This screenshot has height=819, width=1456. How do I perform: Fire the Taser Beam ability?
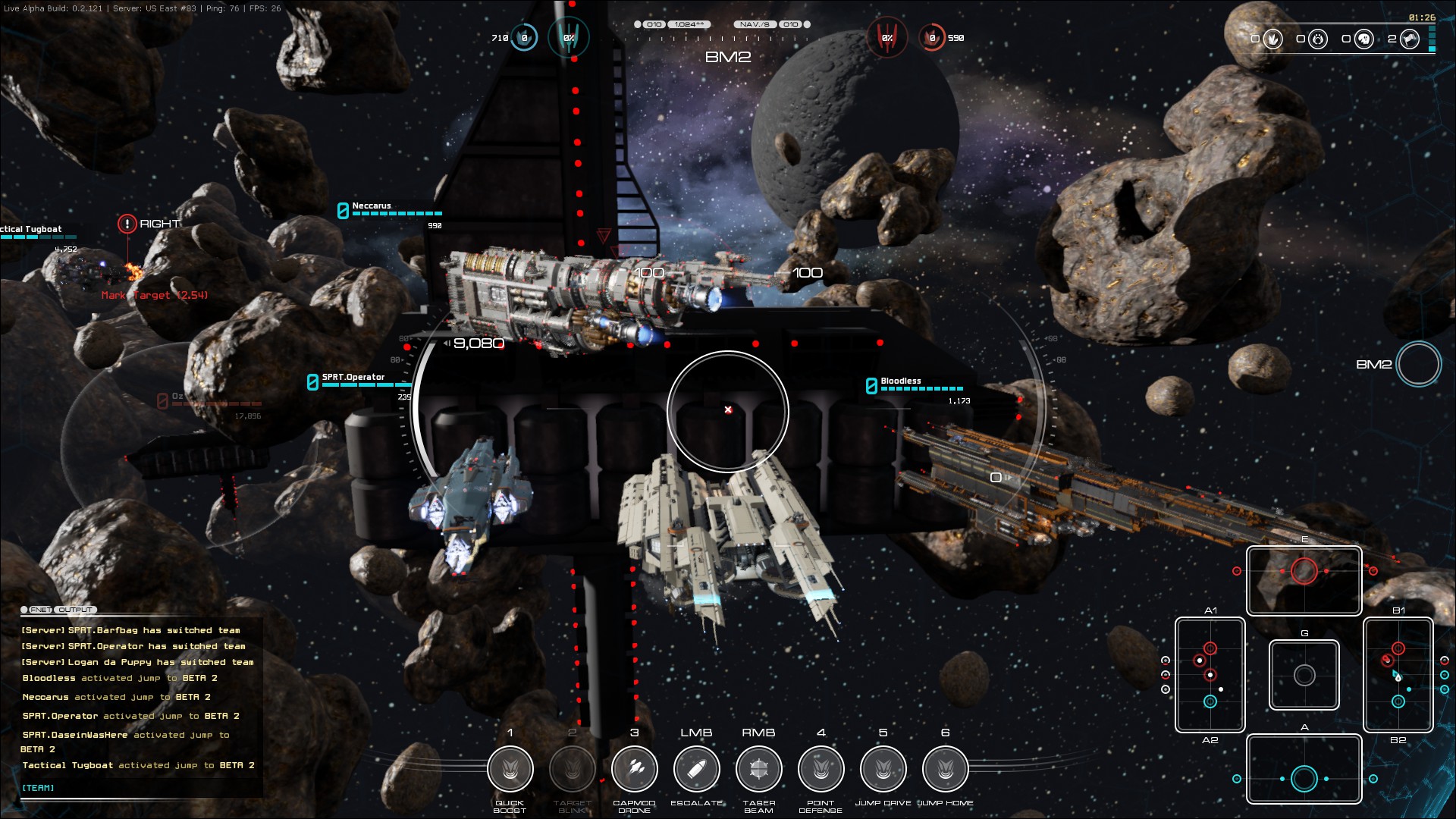(x=759, y=769)
